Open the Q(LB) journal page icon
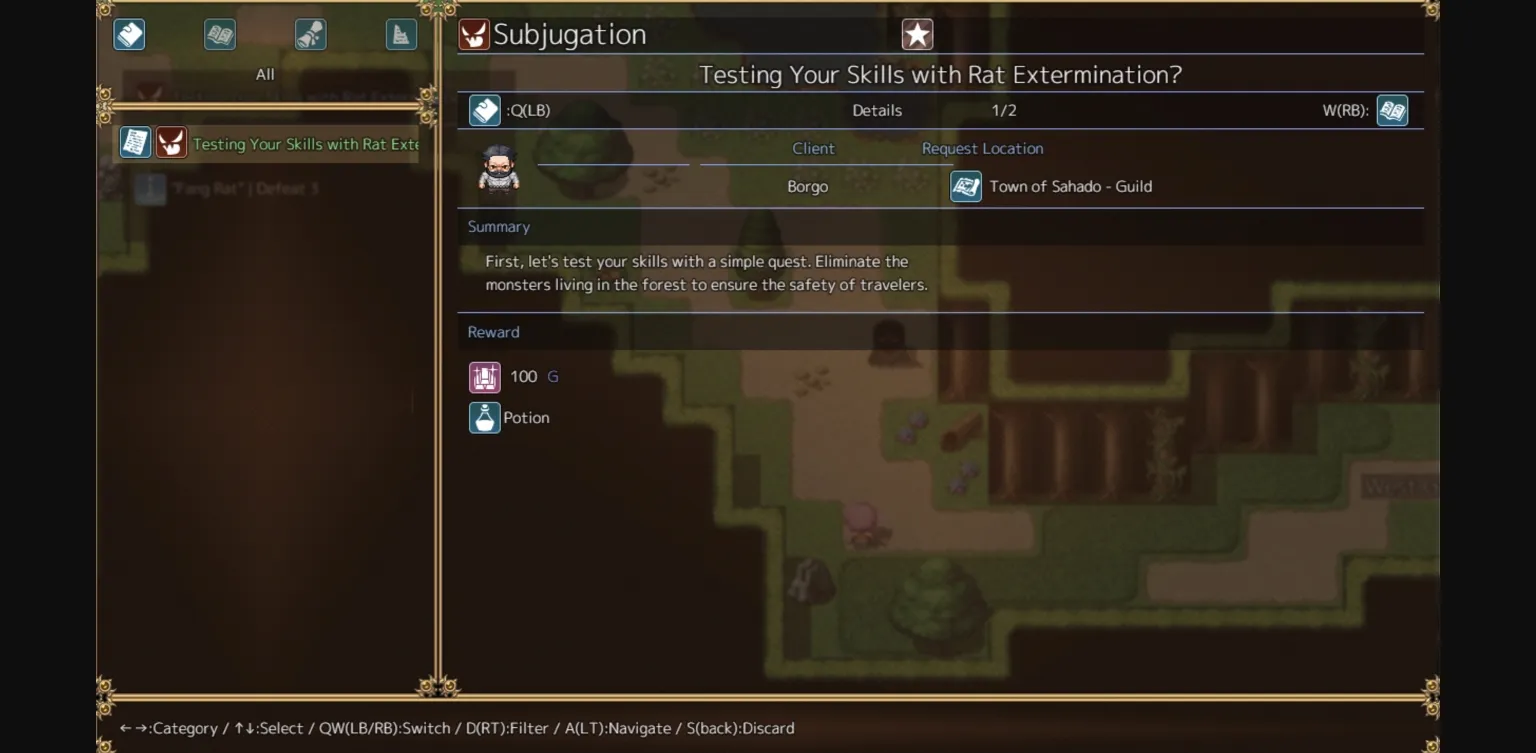This screenshot has width=1536, height=753. 484,110
